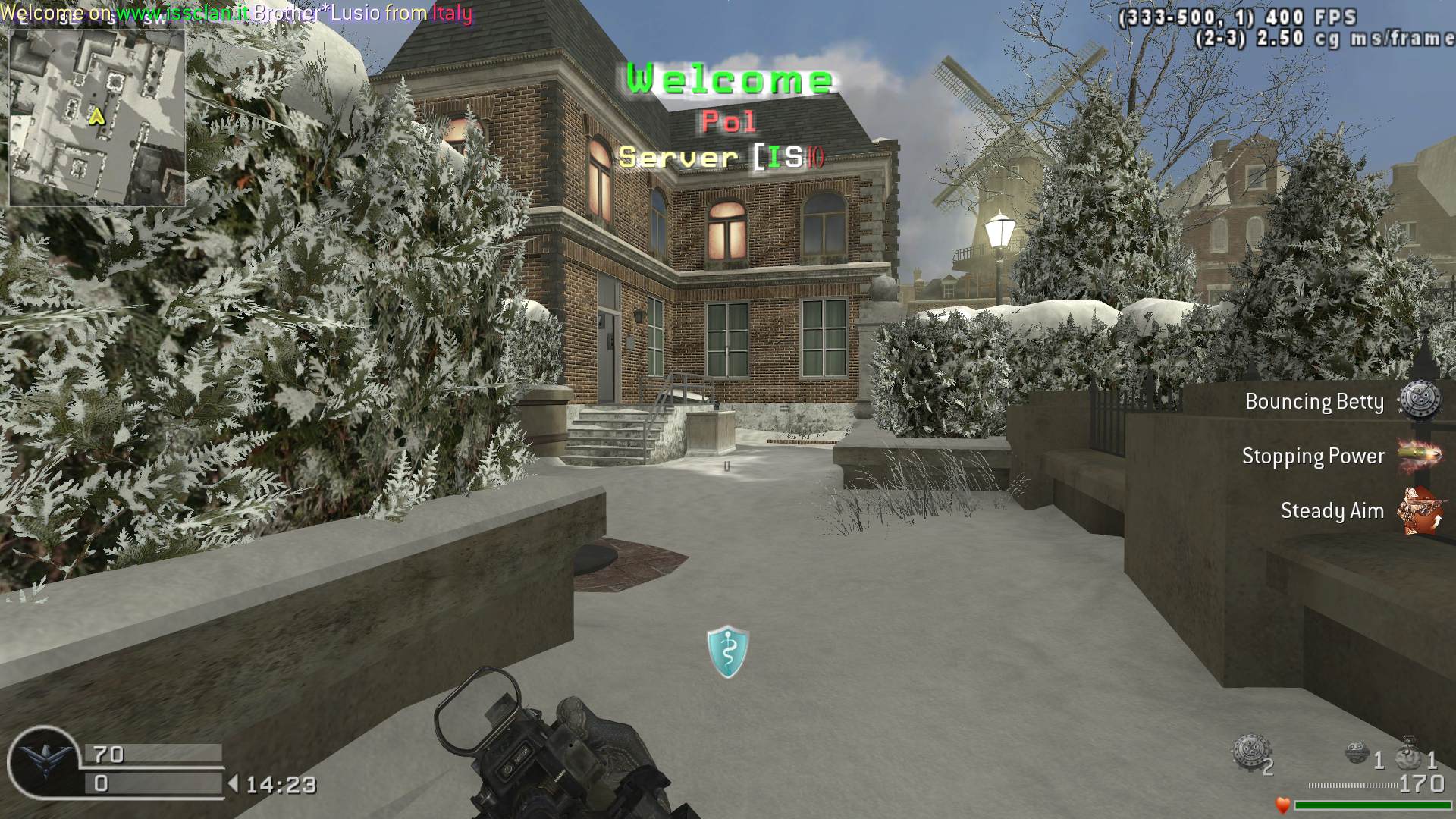Click the team emblem beside the scores
Image resolution: width=1456 pixels, height=819 pixels.
pyautogui.click(x=44, y=761)
